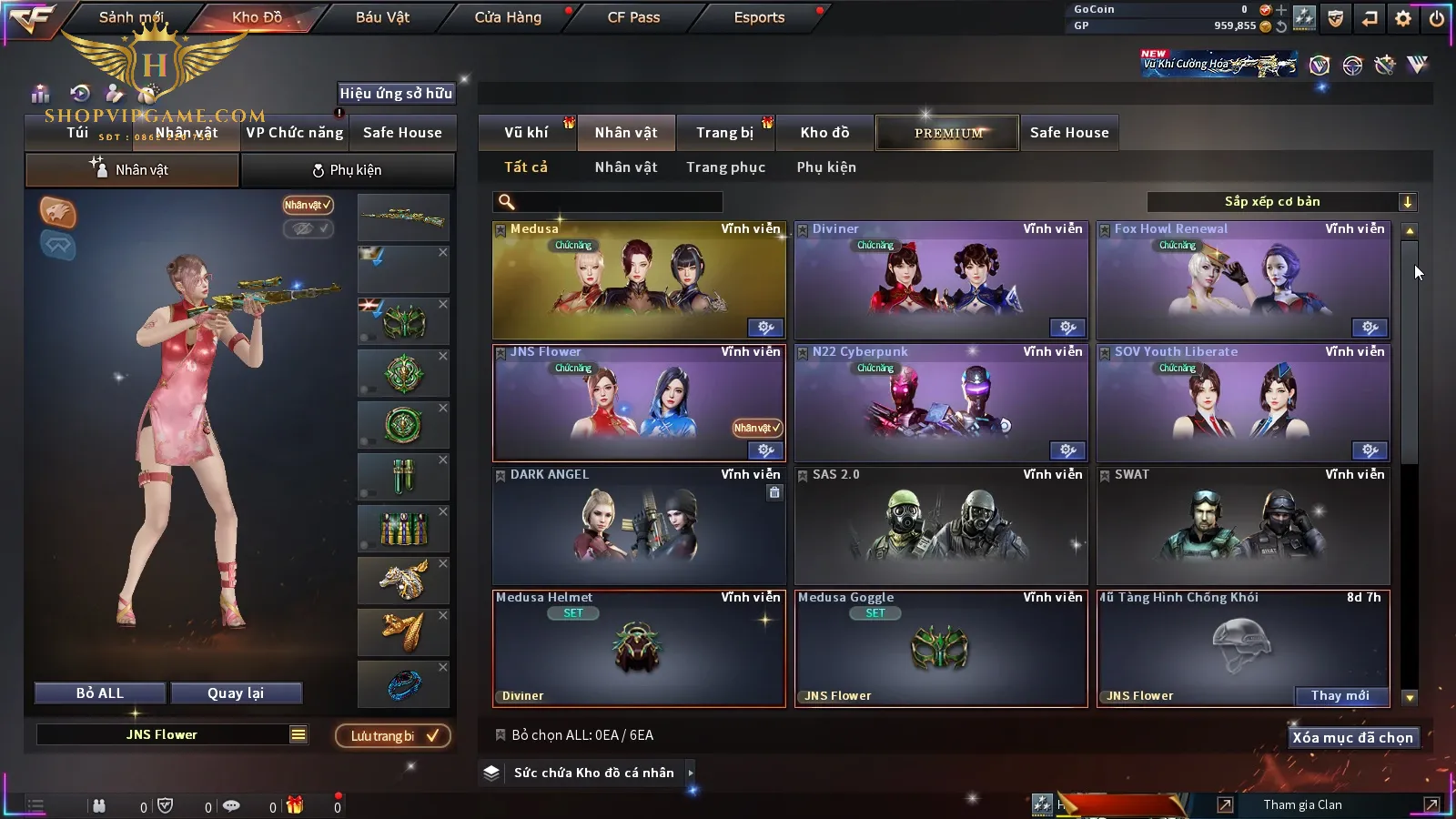Image resolution: width=1456 pixels, height=819 pixels.
Task: Click the Thay mới renew button
Action: point(1340,696)
